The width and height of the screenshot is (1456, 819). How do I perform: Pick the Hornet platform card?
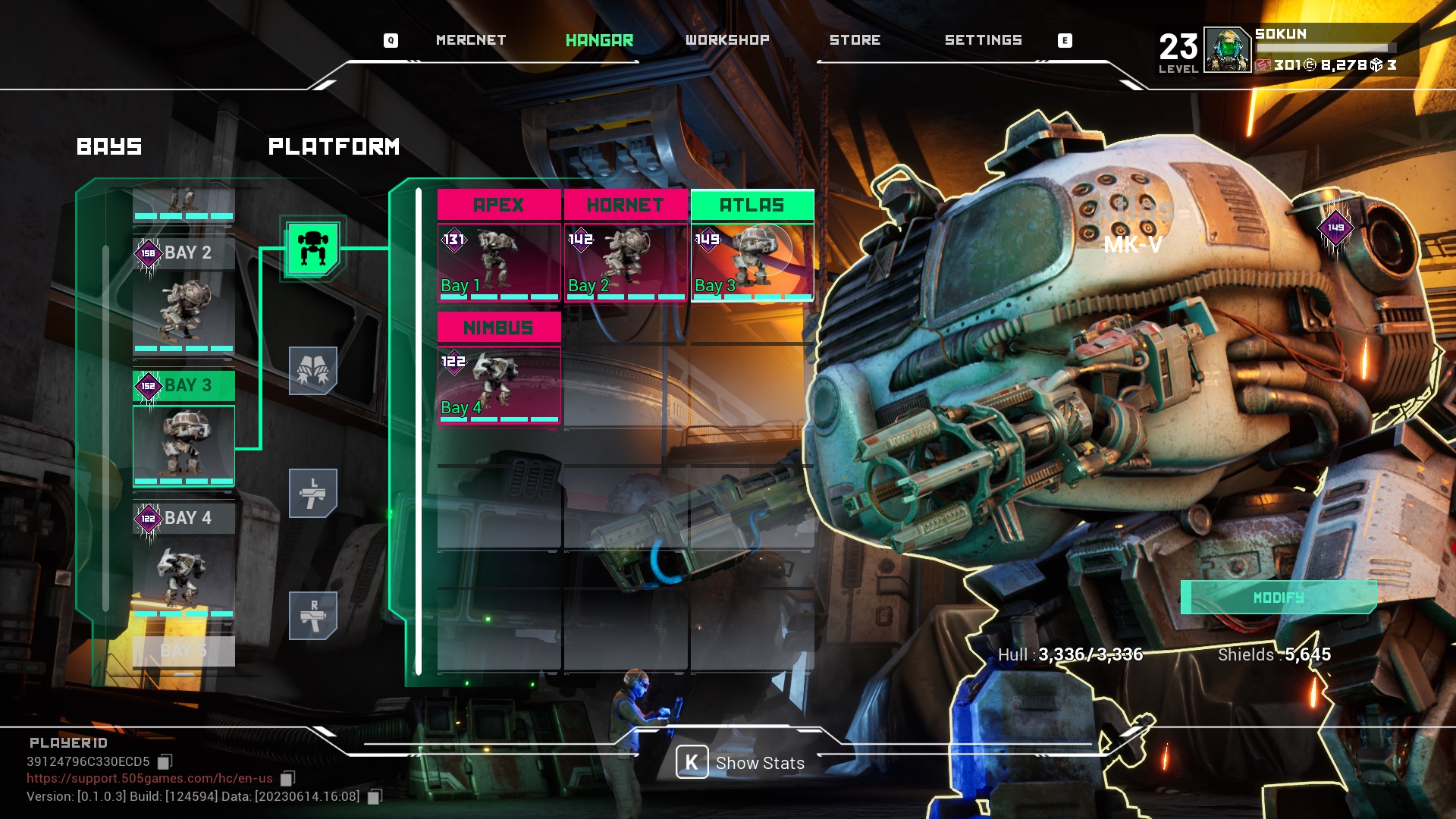pos(626,246)
